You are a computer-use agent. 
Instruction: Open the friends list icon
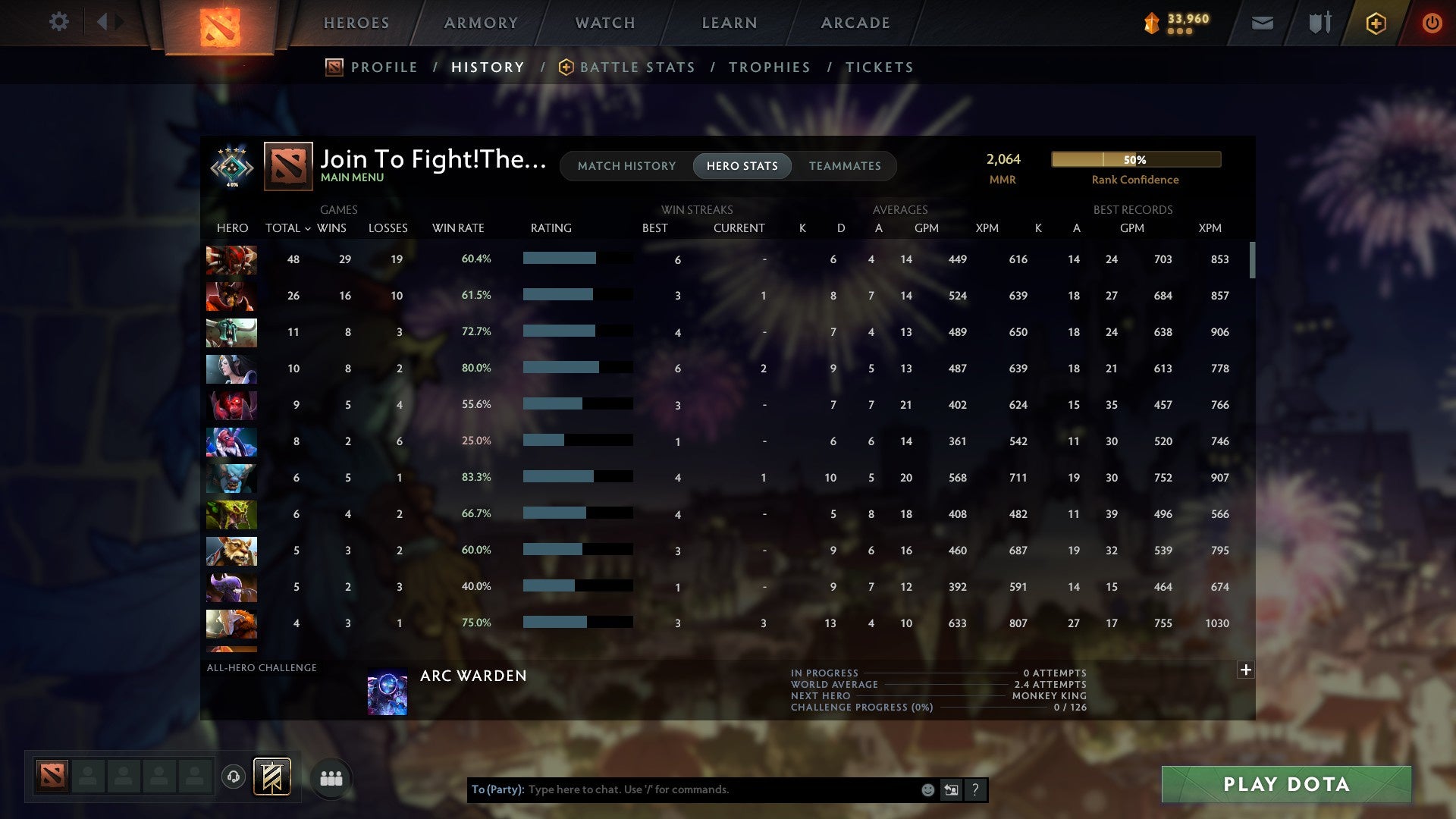pyautogui.click(x=331, y=778)
